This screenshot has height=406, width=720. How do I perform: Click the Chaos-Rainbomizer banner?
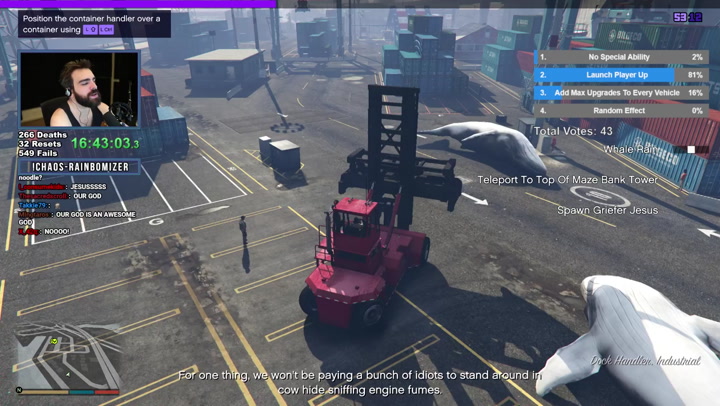80,167
